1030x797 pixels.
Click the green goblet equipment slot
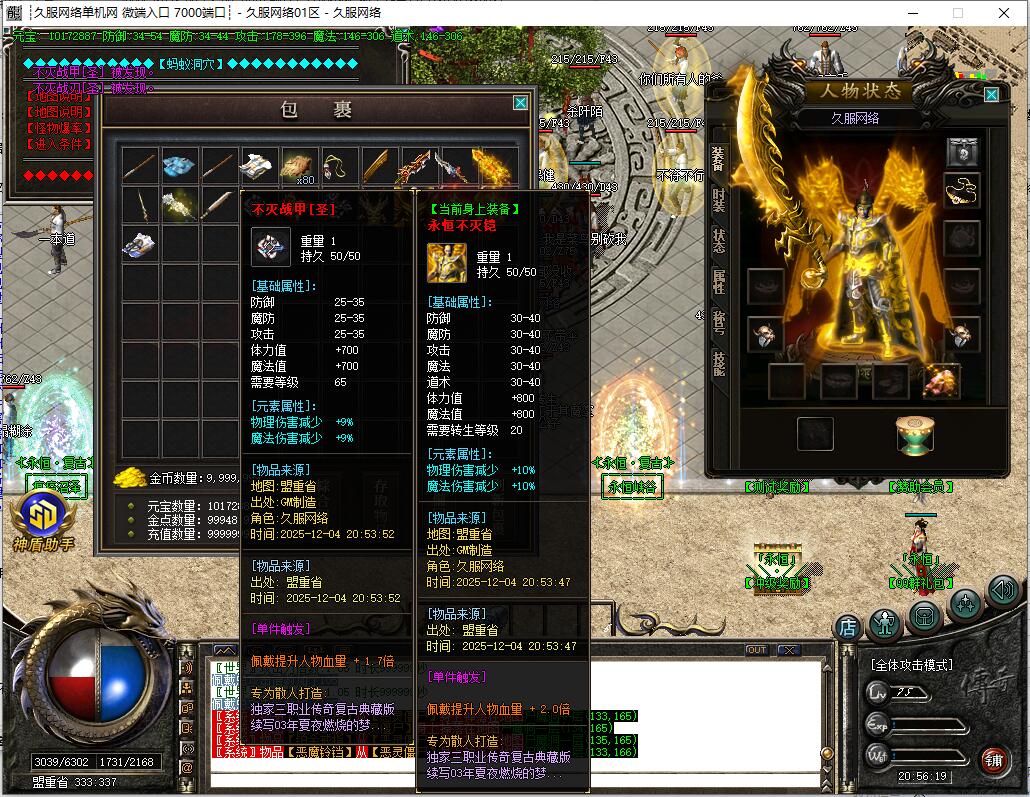point(914,434)
